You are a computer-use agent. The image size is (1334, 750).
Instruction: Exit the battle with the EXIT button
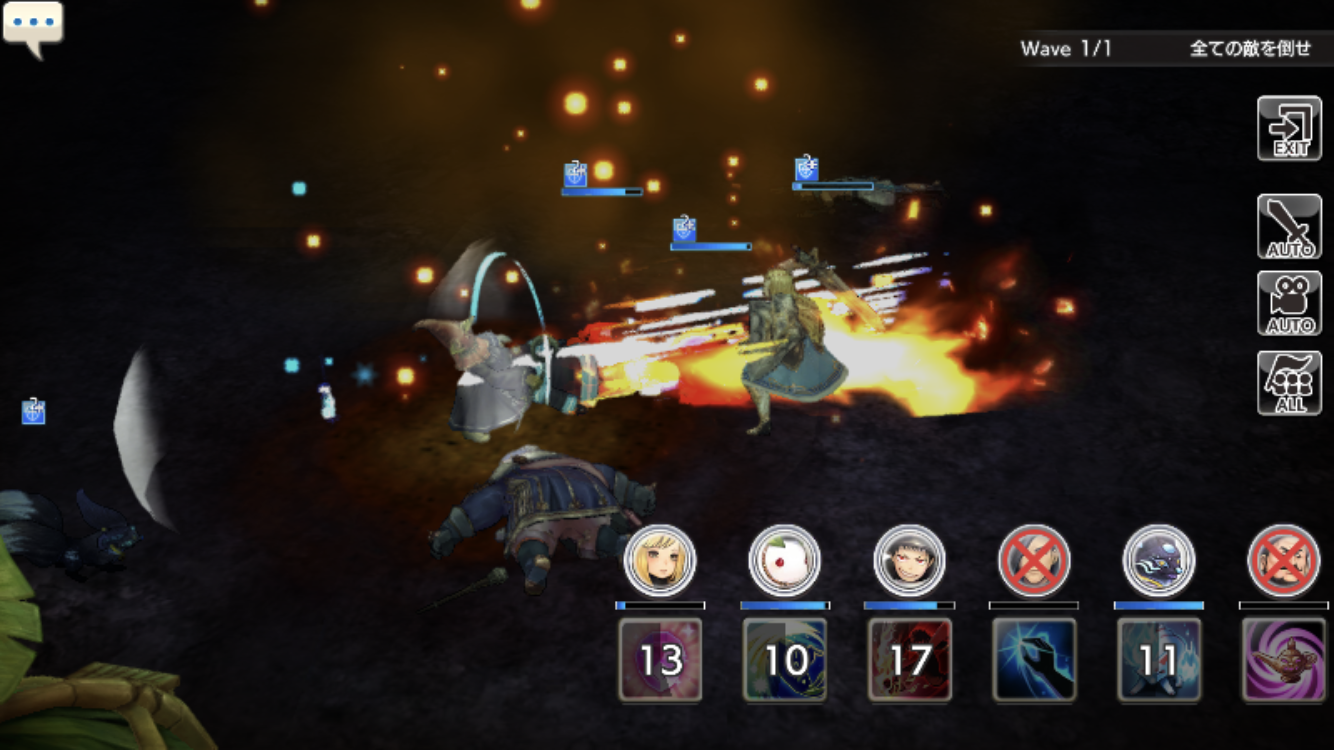1289,129
